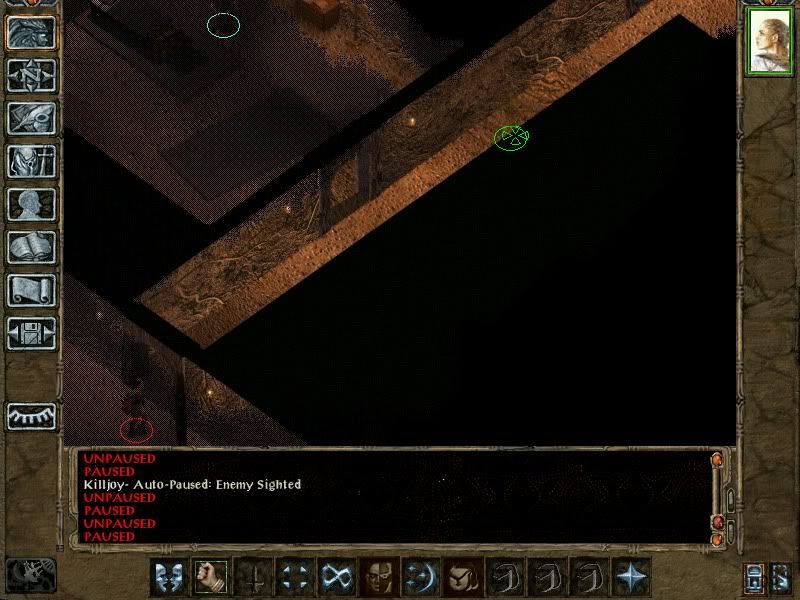Open the priest scroll screen

pos(31,290)
